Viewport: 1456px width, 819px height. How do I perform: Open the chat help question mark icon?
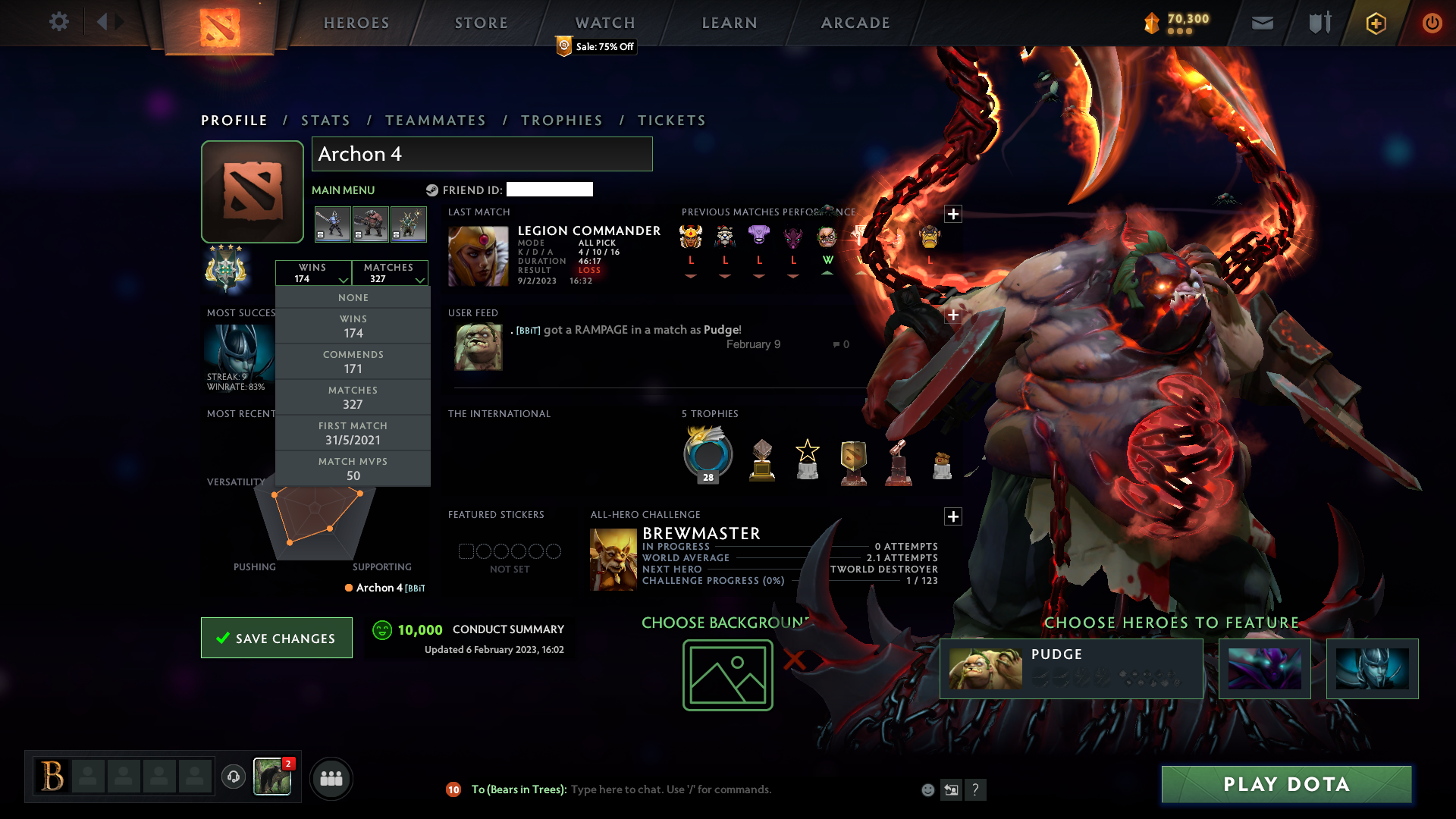pos(976,789)
